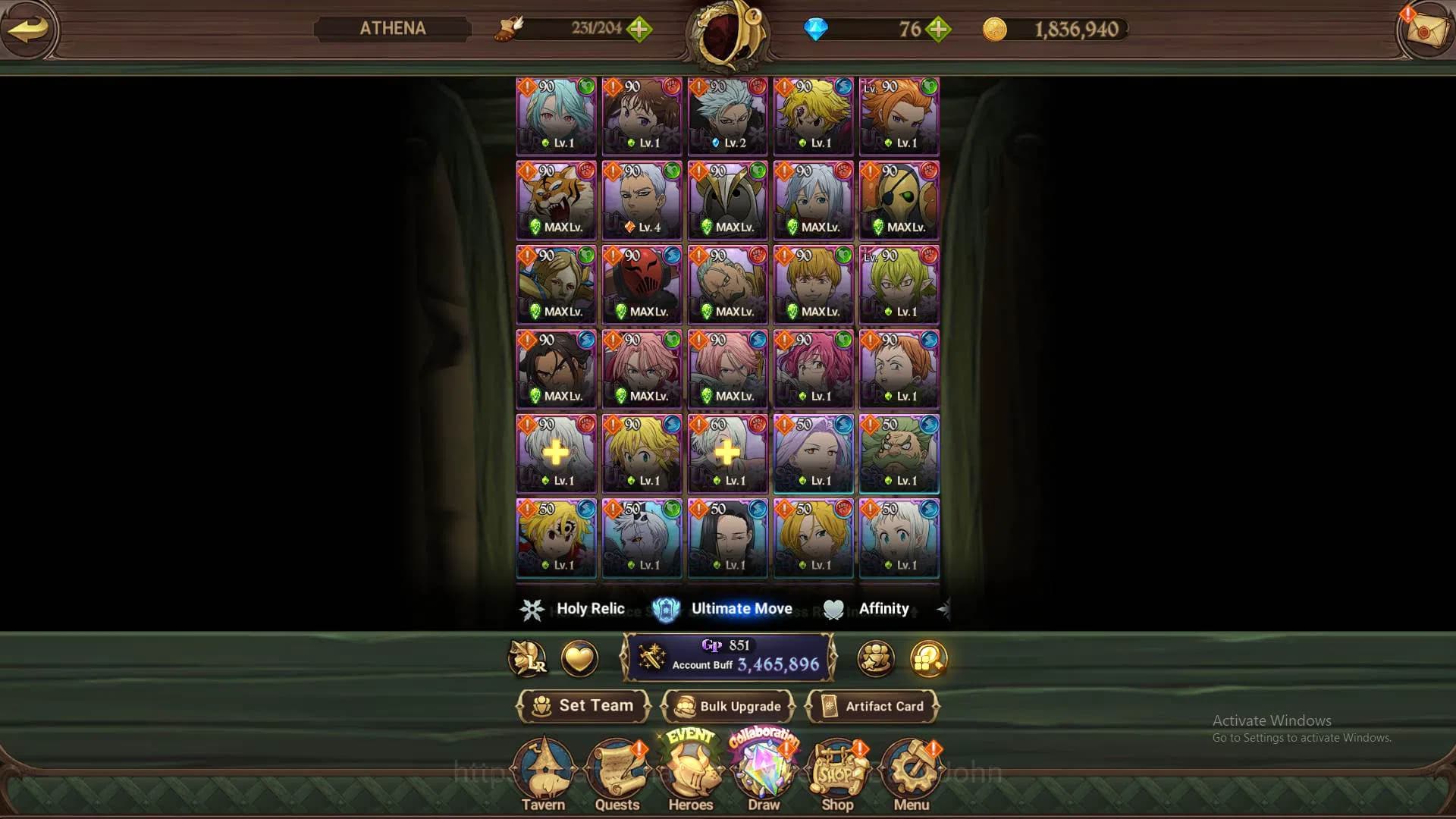The image size is (1456, 819).
Task: Go to the Tavern
Action: click(x=543, y=775)
